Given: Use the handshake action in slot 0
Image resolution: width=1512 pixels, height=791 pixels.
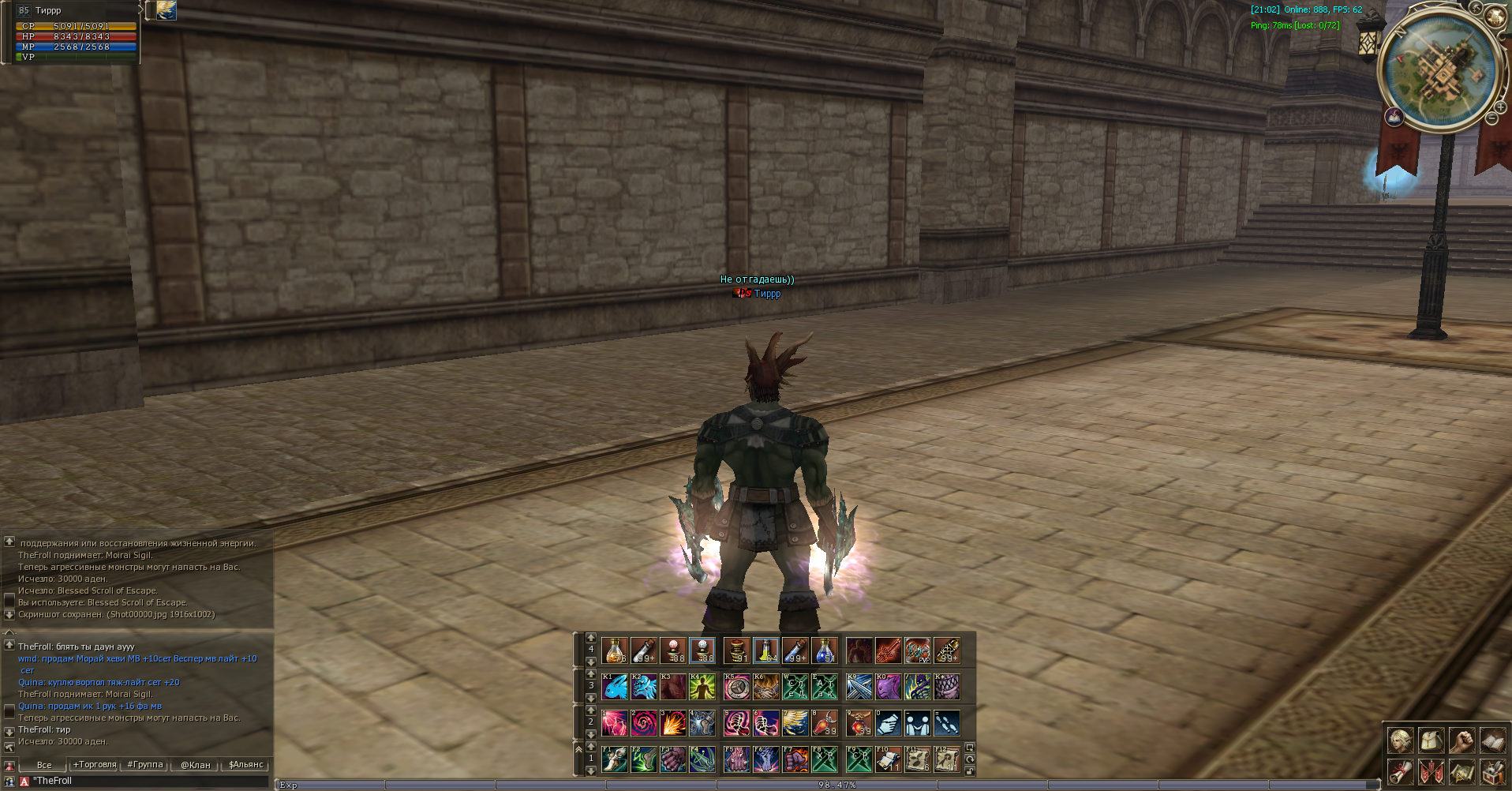Looking at the screenshot, I should click(888, 723).
